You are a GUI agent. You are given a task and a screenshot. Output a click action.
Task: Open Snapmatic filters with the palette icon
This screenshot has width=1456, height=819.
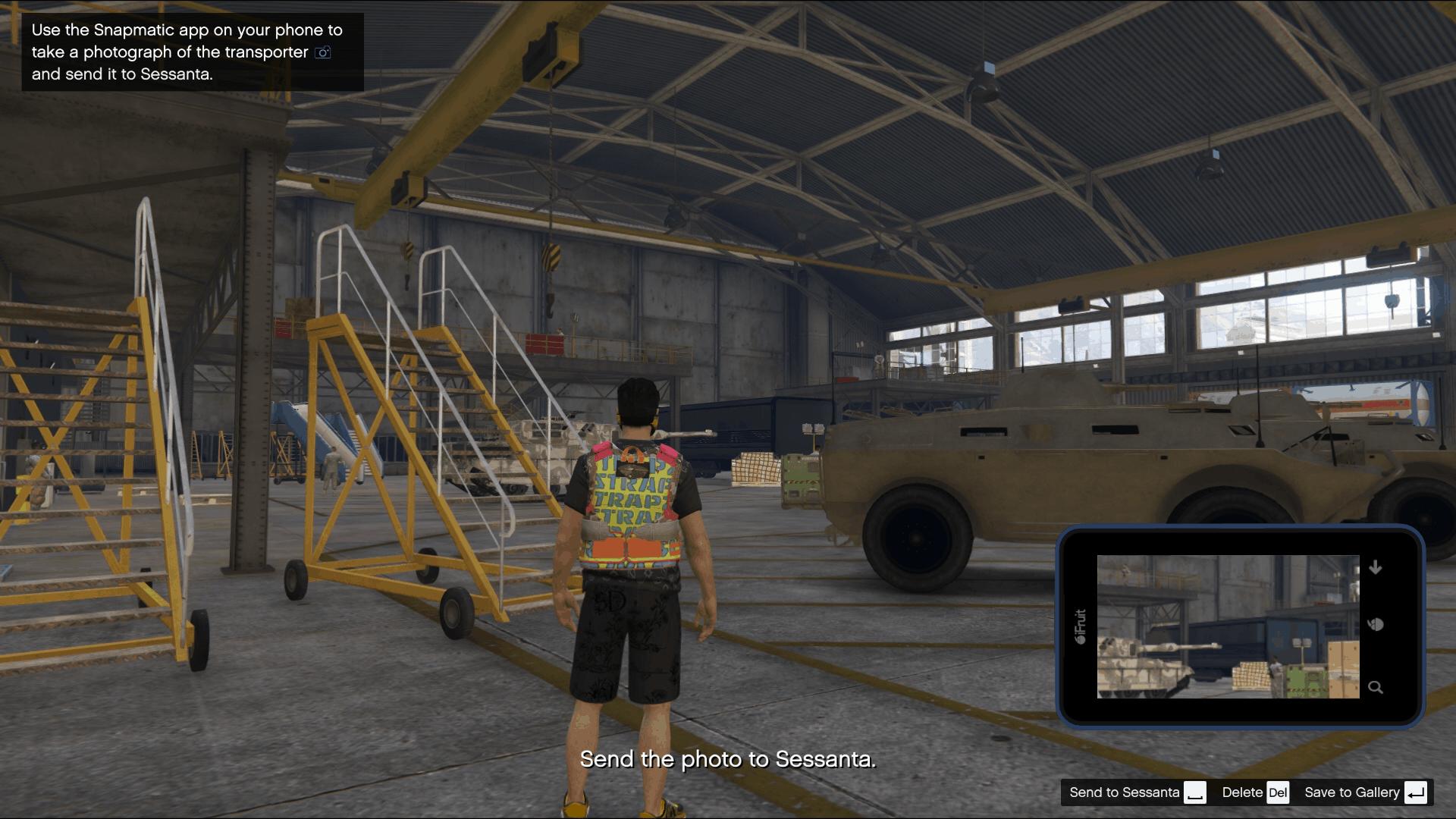pos(1375,626)
